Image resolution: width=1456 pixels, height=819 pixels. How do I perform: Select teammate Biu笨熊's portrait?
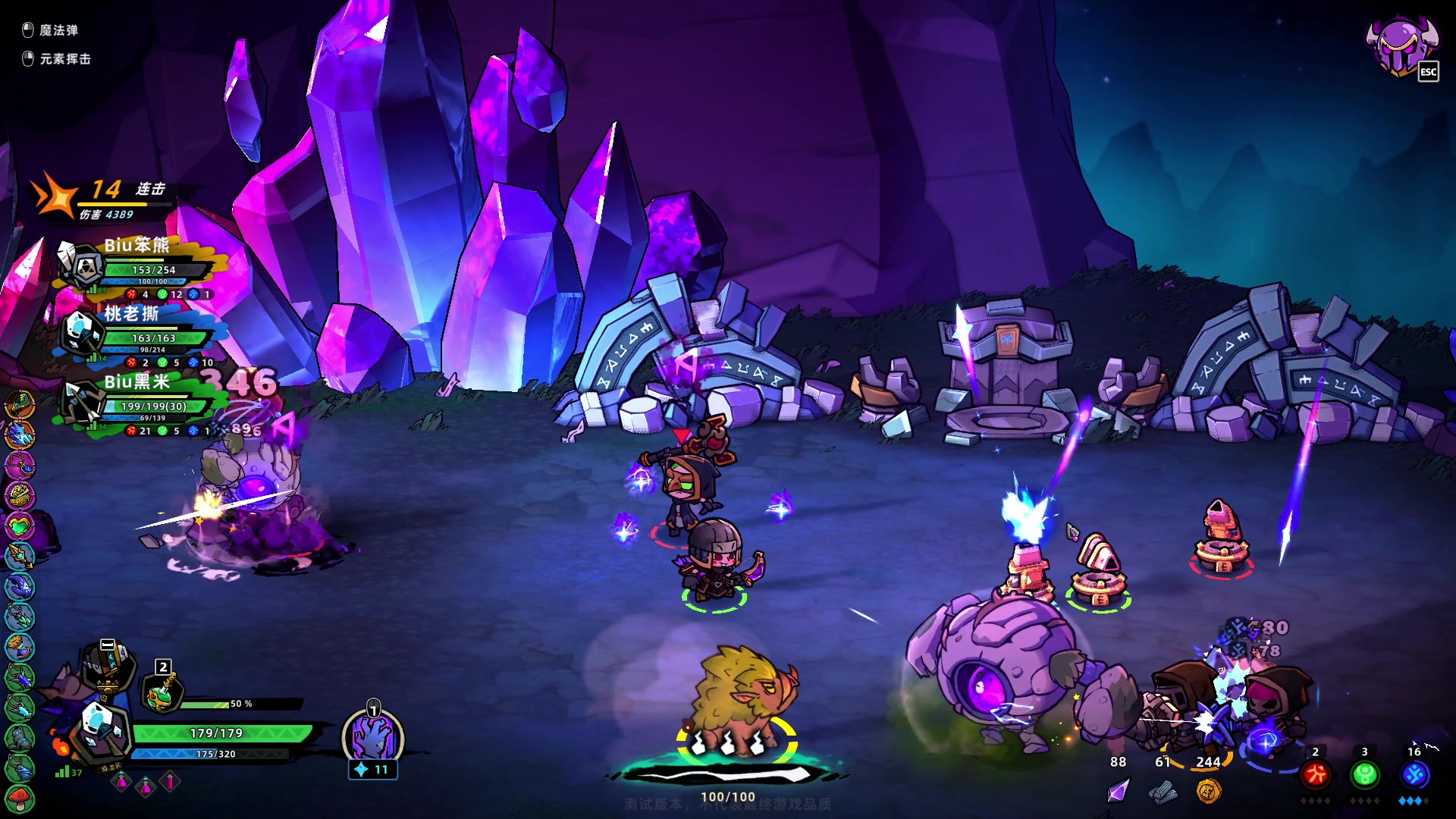[x=81, y=265]
